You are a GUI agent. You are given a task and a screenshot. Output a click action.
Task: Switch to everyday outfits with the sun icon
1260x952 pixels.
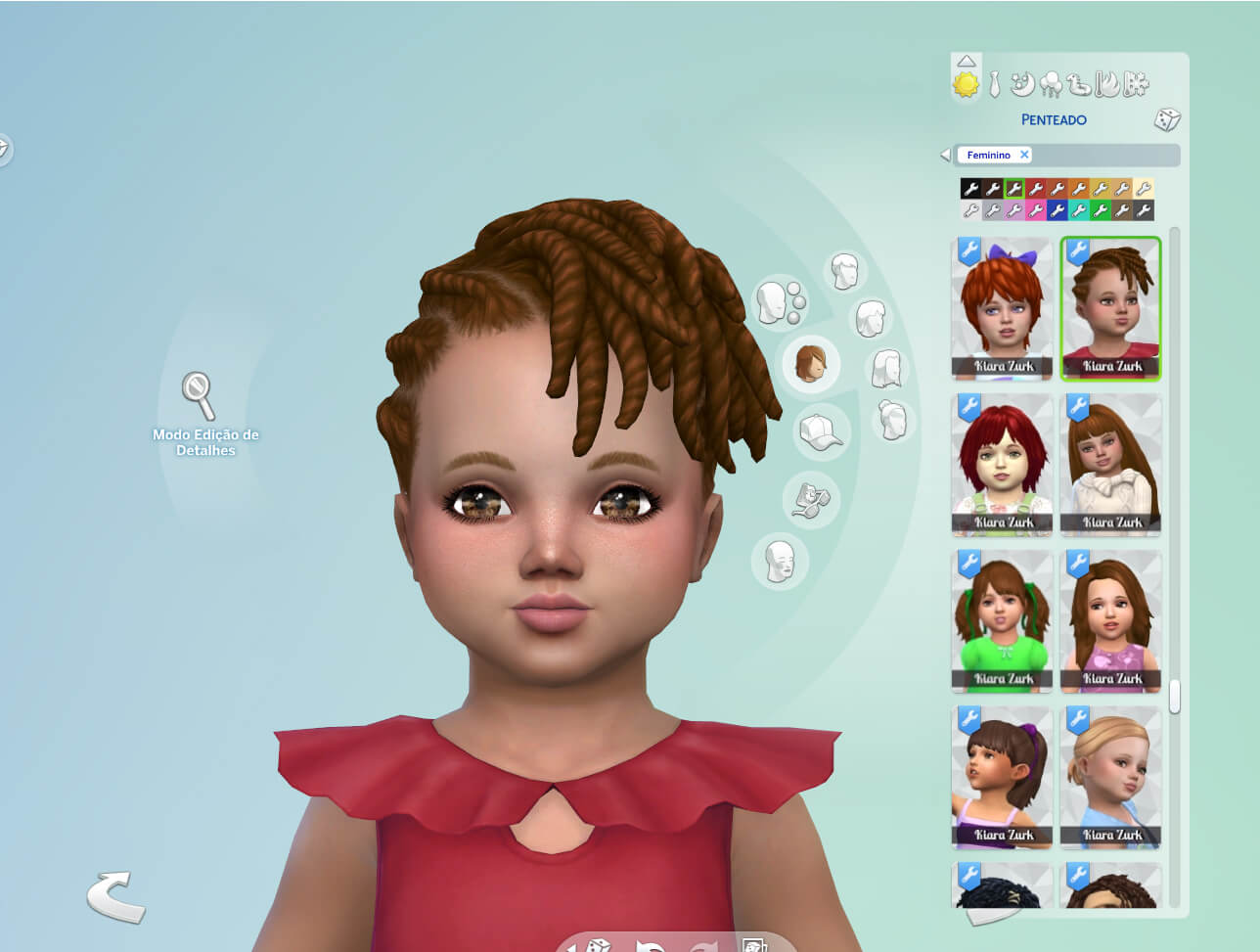965,86
